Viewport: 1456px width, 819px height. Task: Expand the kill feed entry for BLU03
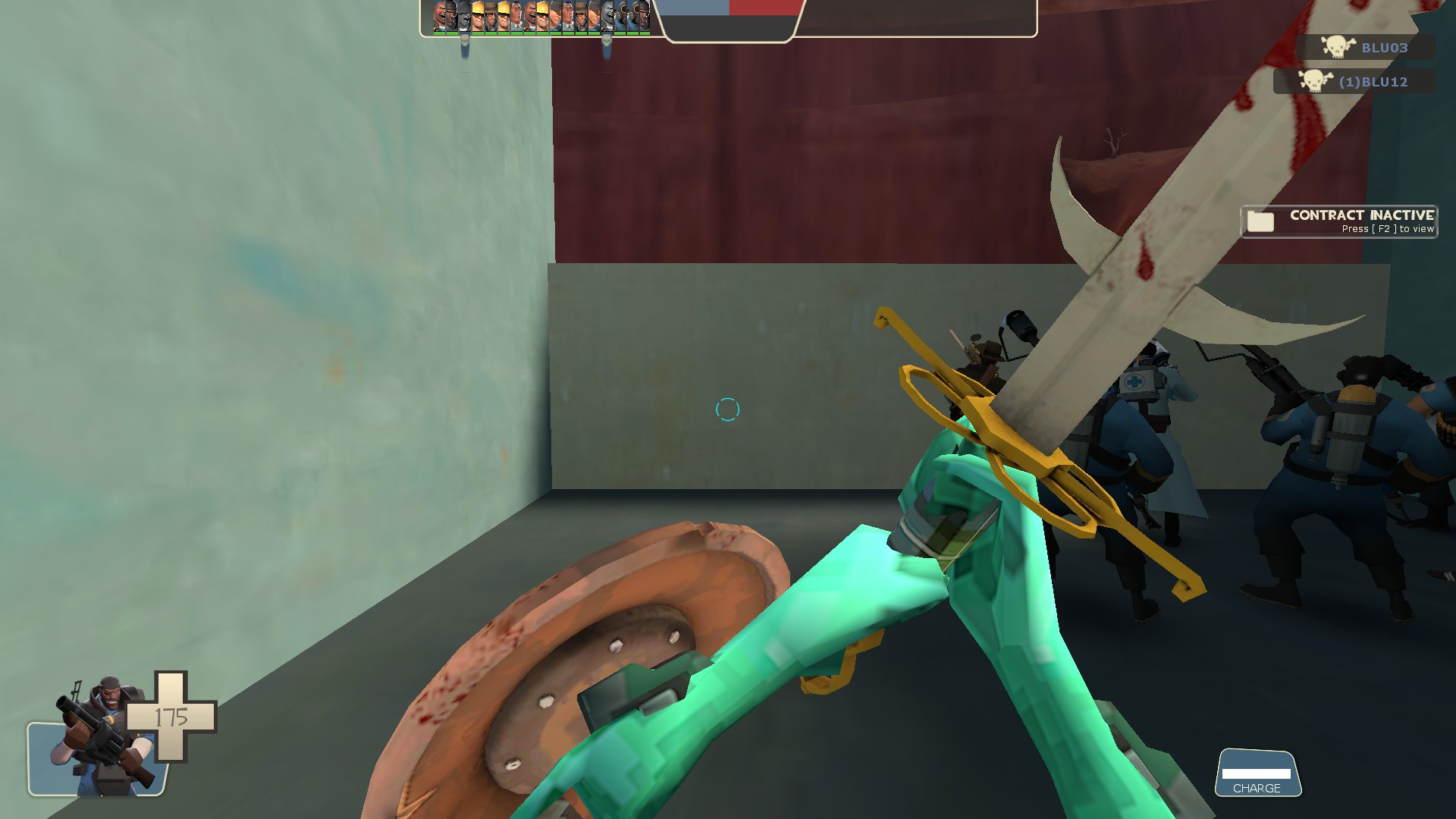coord(1365,48)
